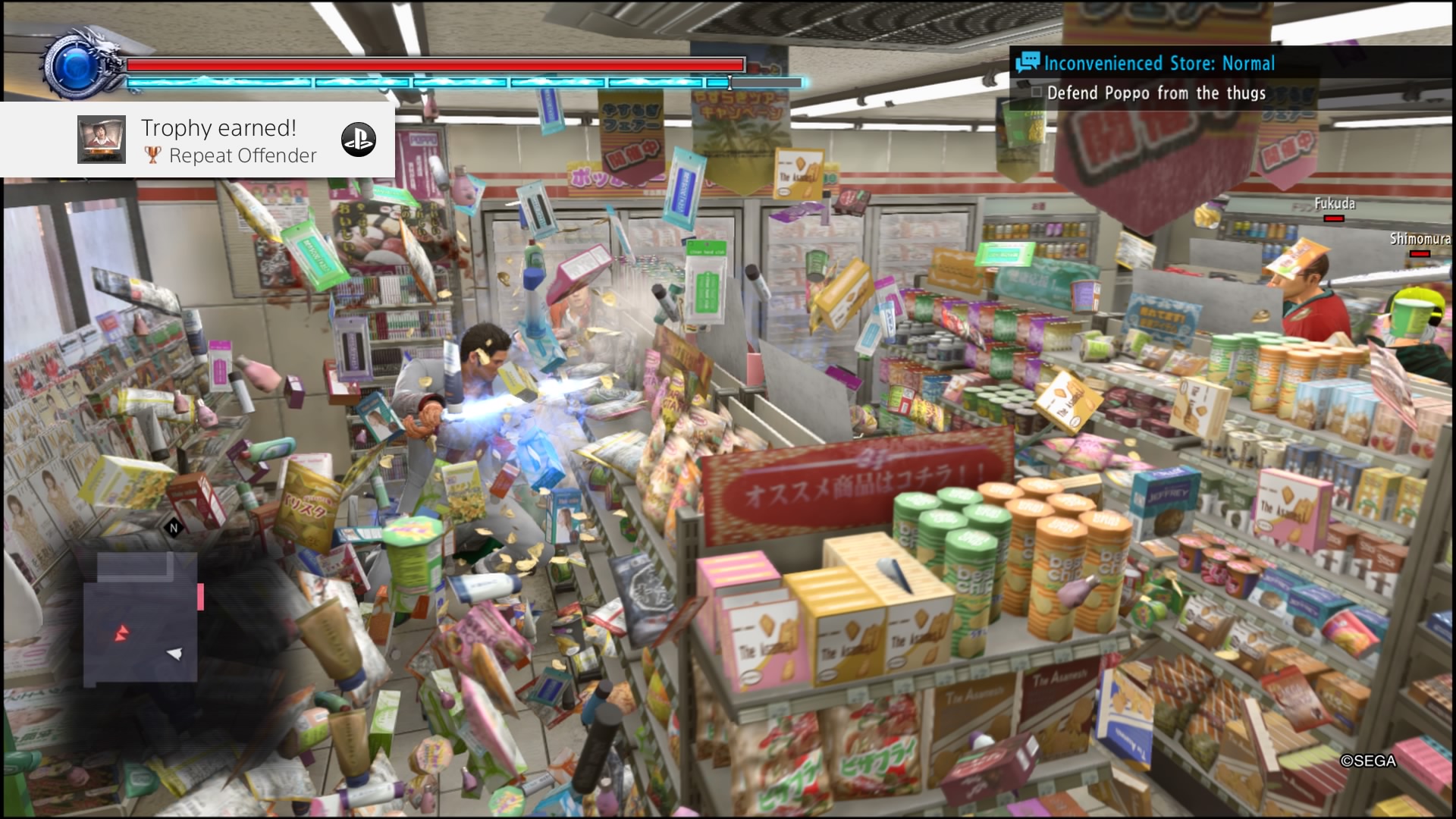1456x819 pixels.
Task: Click the north compass marker
Action: pyautogui.click(x=174, y=528)
